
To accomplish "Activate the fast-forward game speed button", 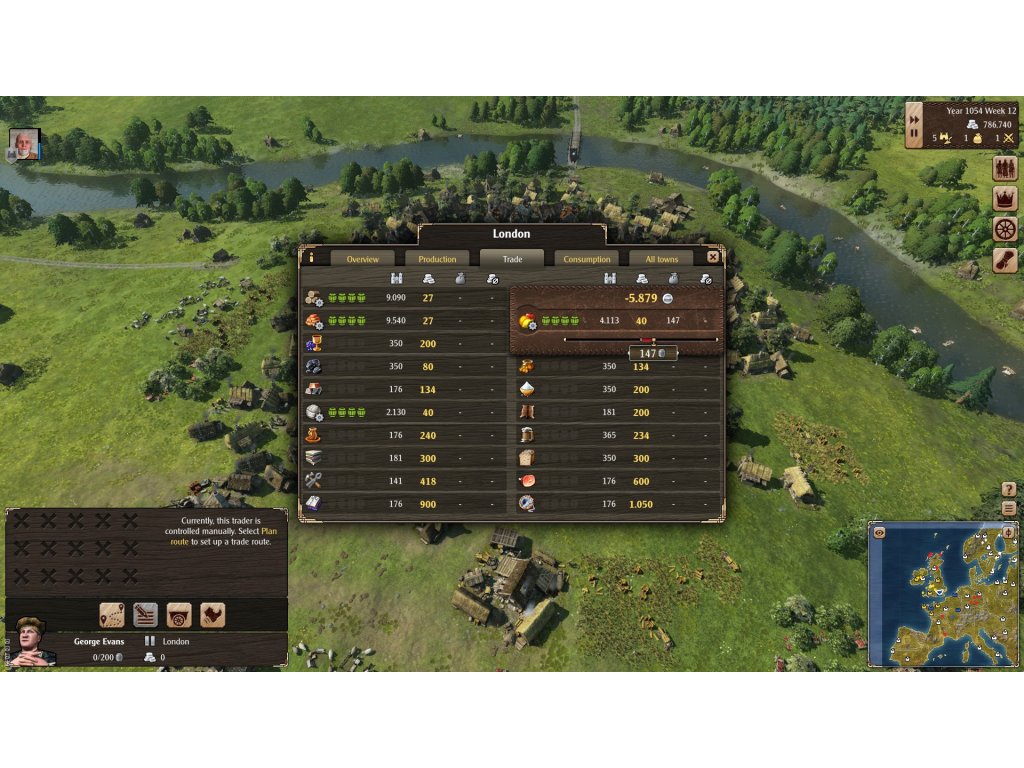I will [x=914, y=119].
